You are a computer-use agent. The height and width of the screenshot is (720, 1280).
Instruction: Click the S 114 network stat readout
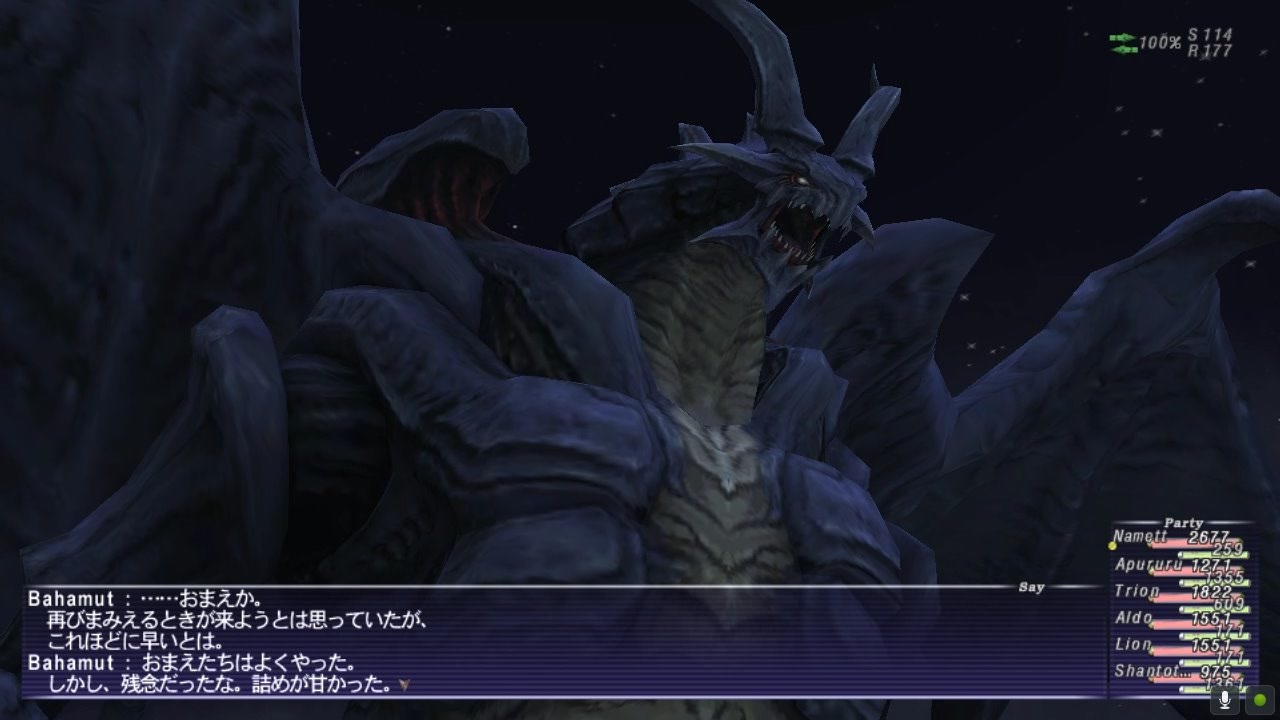[x=1213, y=31]
